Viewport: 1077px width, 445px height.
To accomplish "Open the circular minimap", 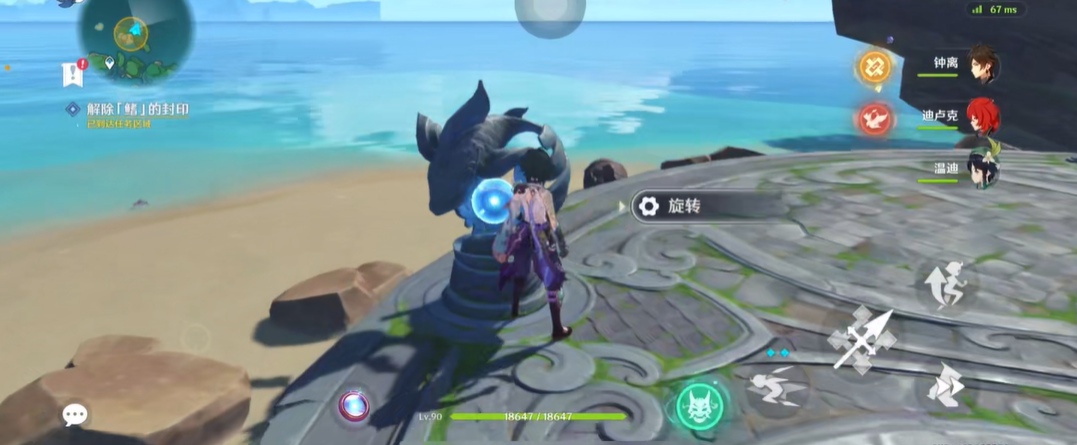I will (x=134, y=38).
